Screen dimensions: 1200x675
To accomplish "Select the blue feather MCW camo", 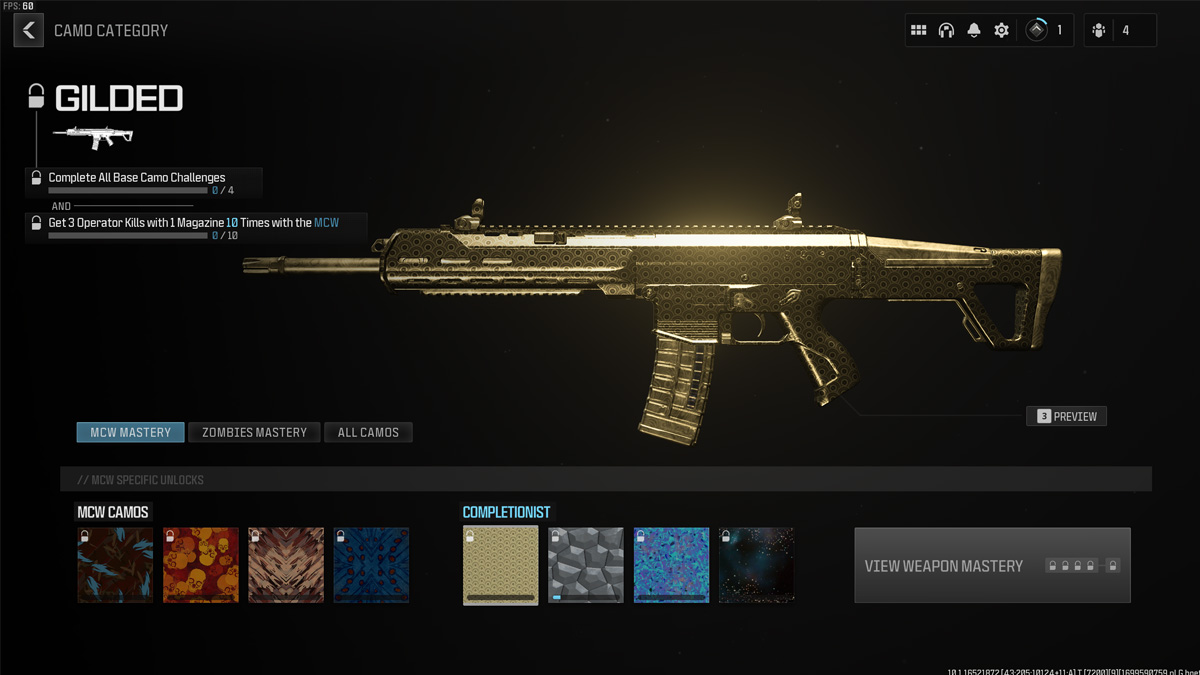I will [x=116, y=566].
